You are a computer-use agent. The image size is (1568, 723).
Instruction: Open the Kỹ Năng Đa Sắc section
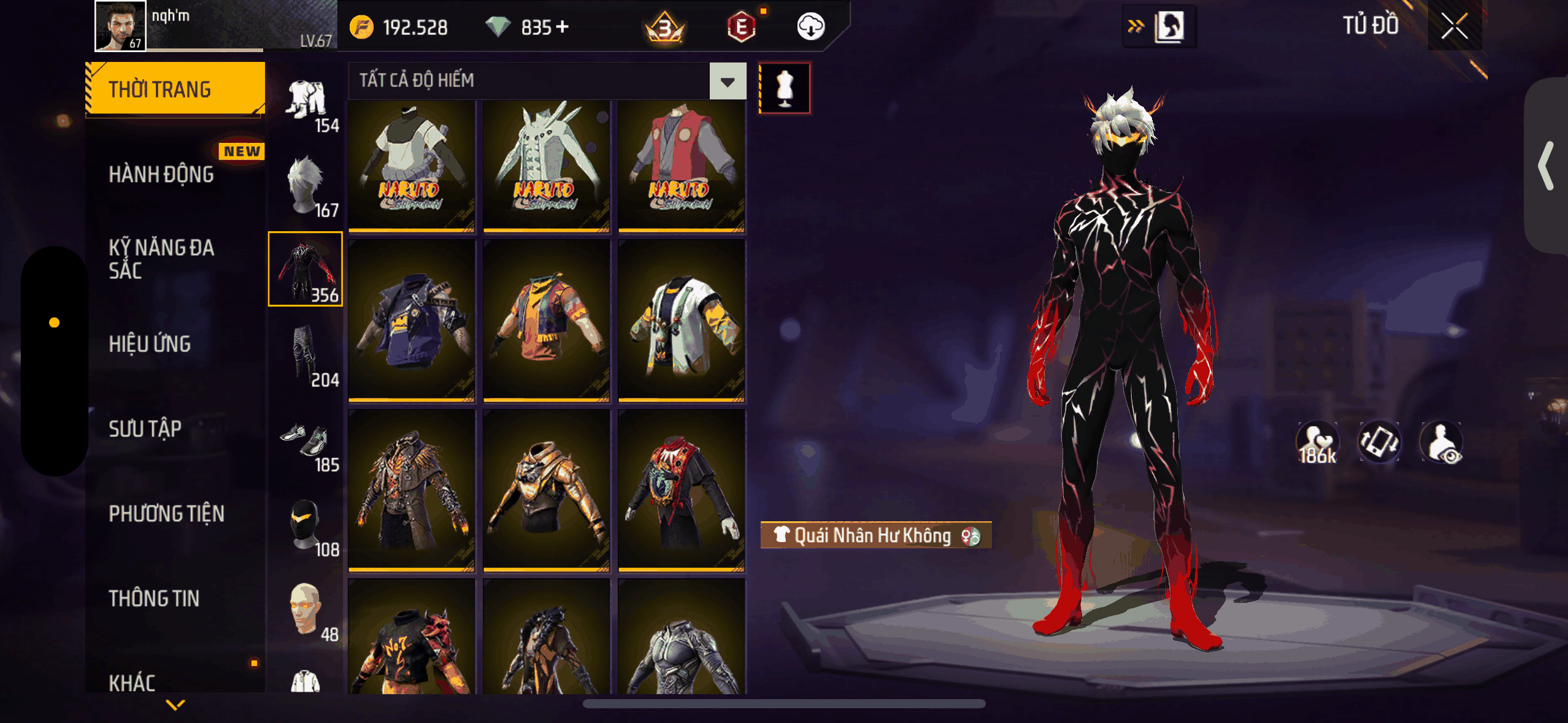(x=161, y=259)
